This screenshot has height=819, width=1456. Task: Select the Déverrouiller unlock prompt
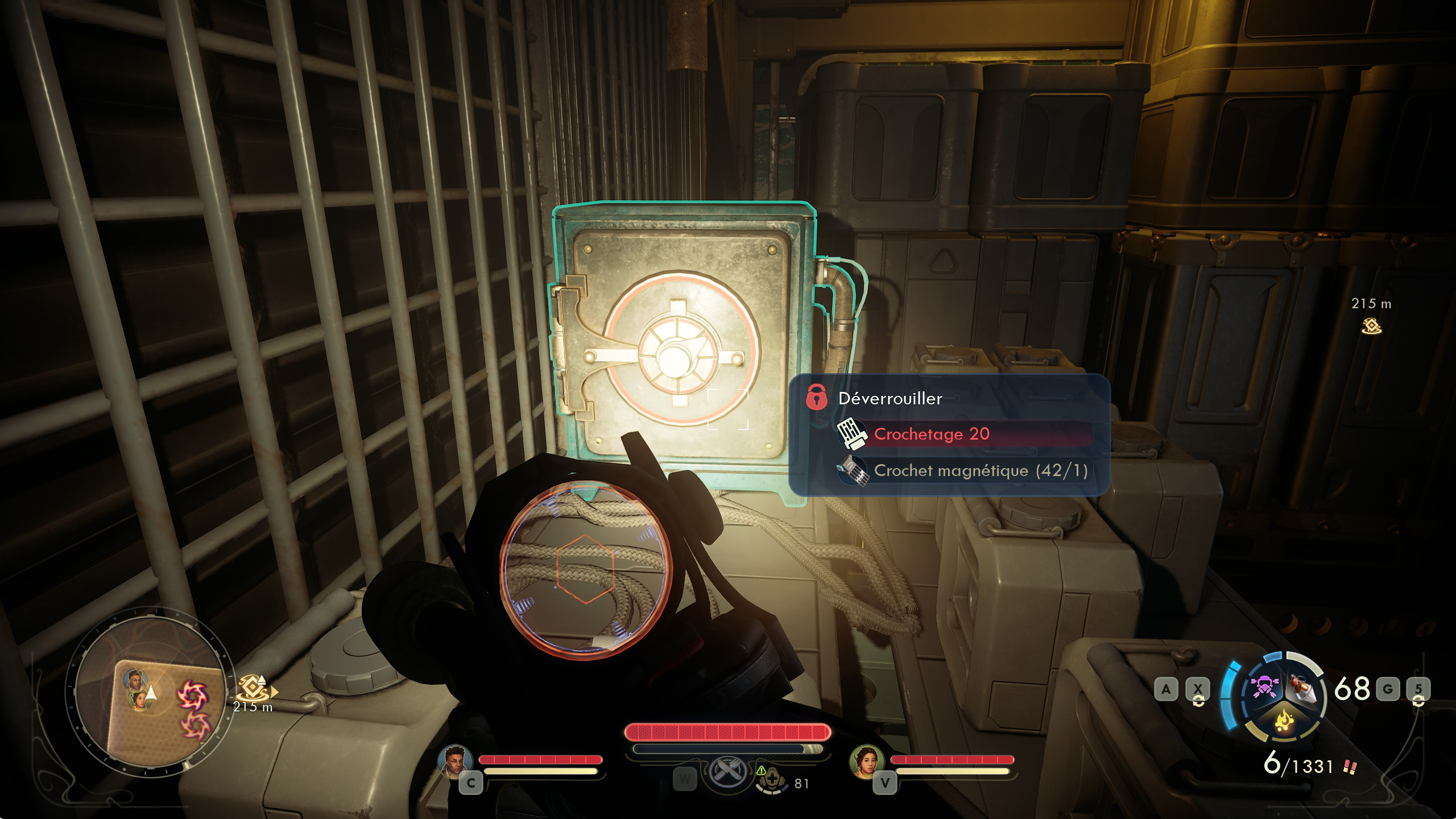coord(890,398)
